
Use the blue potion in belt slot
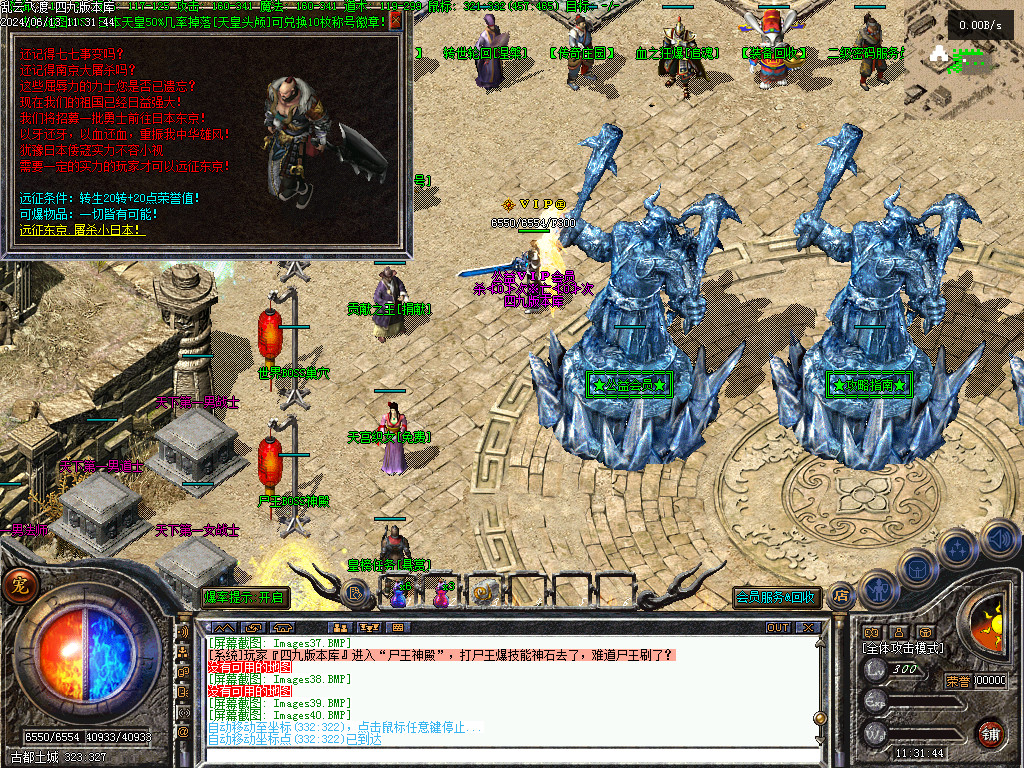click(398, 596)
